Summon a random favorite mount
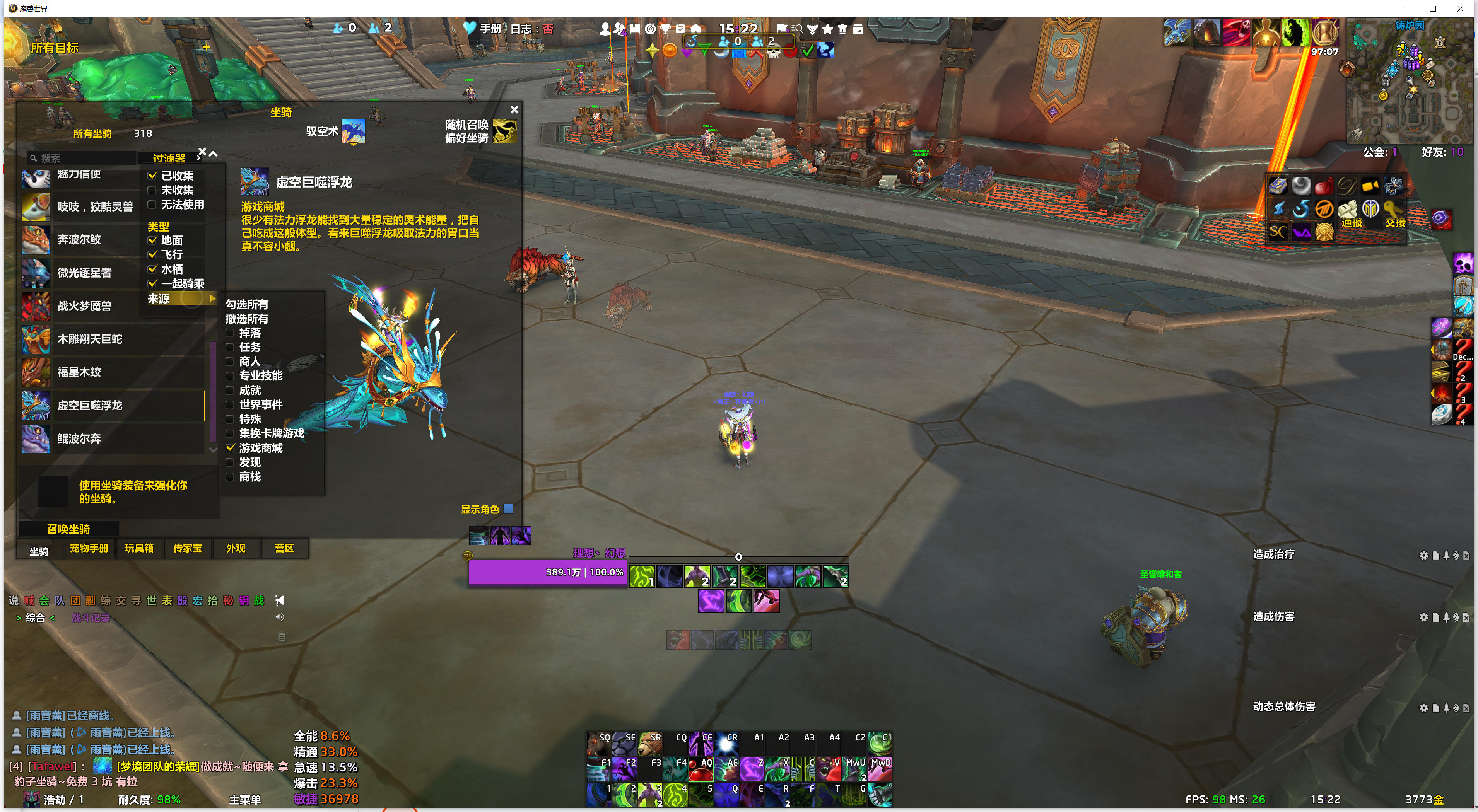Image resolution: width=1478 pixels, height=812 pixels. click(504, 131)
